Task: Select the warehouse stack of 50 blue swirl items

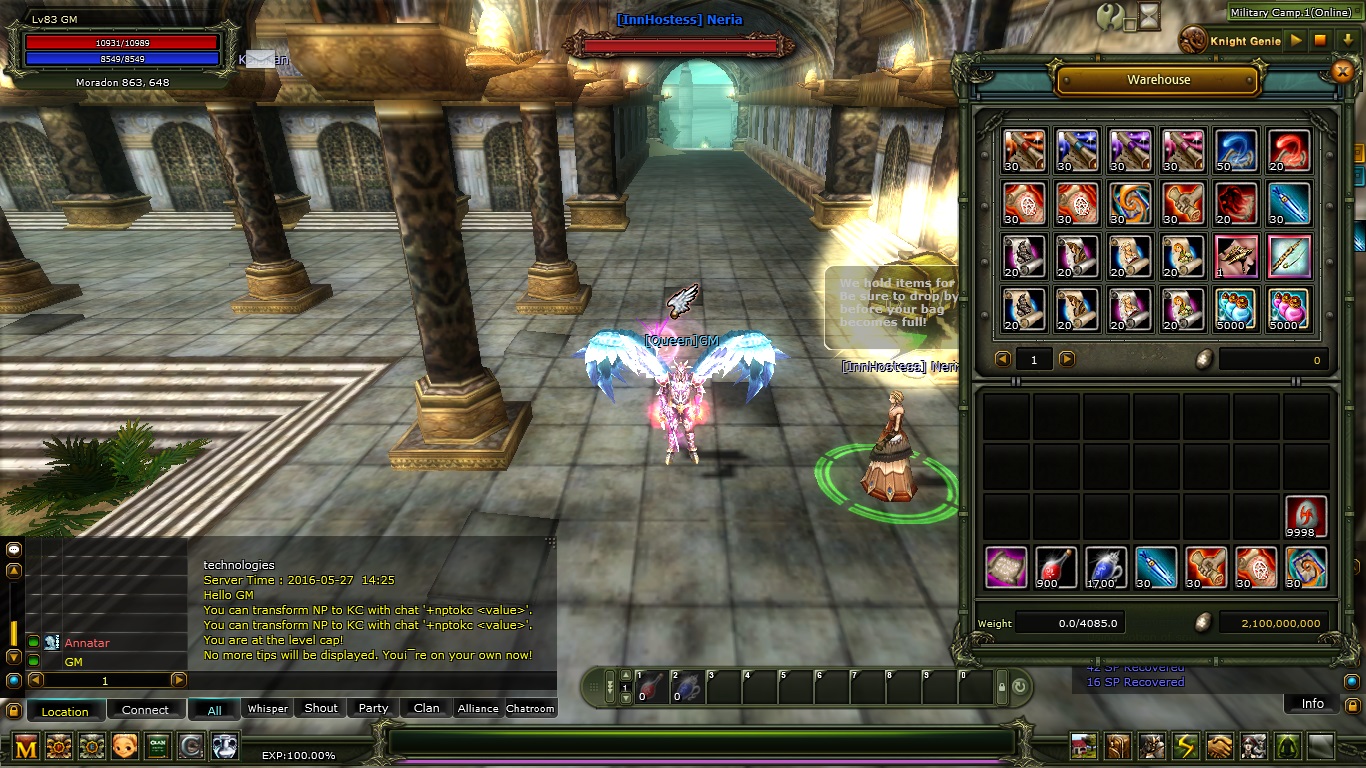Action: [x=1236, y=150]
